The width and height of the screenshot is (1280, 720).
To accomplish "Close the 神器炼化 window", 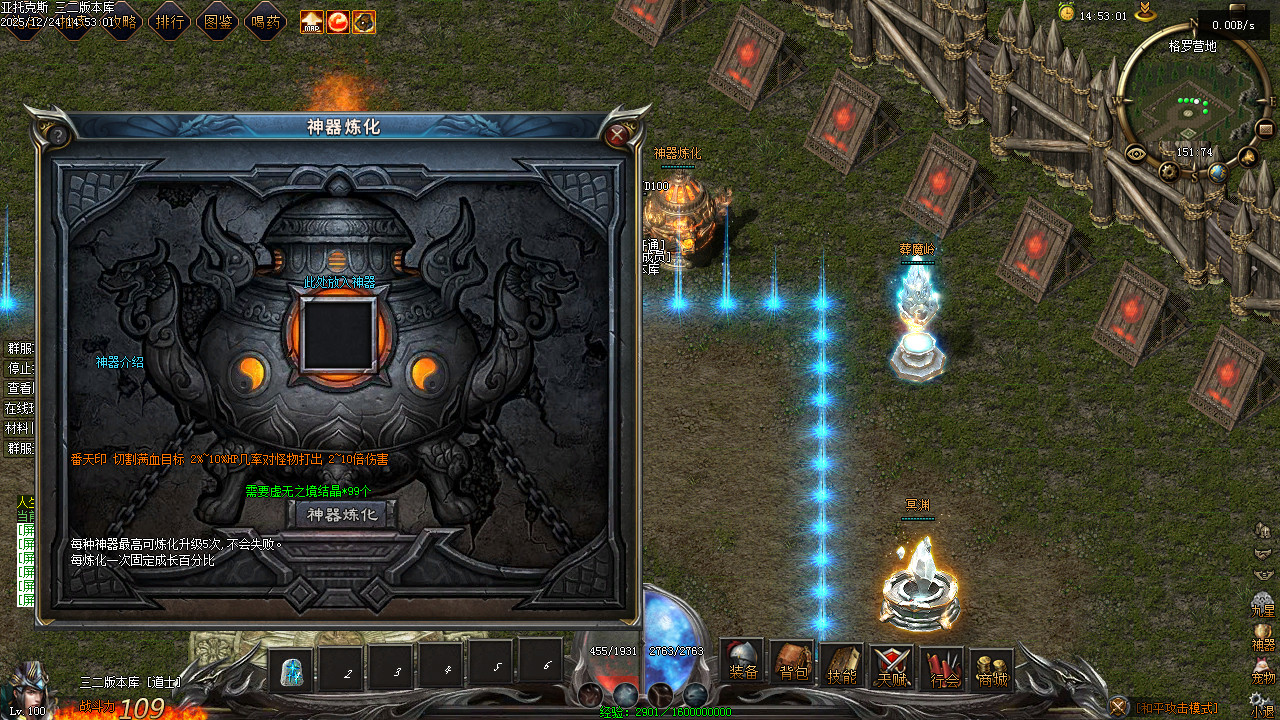I will 618,135.
